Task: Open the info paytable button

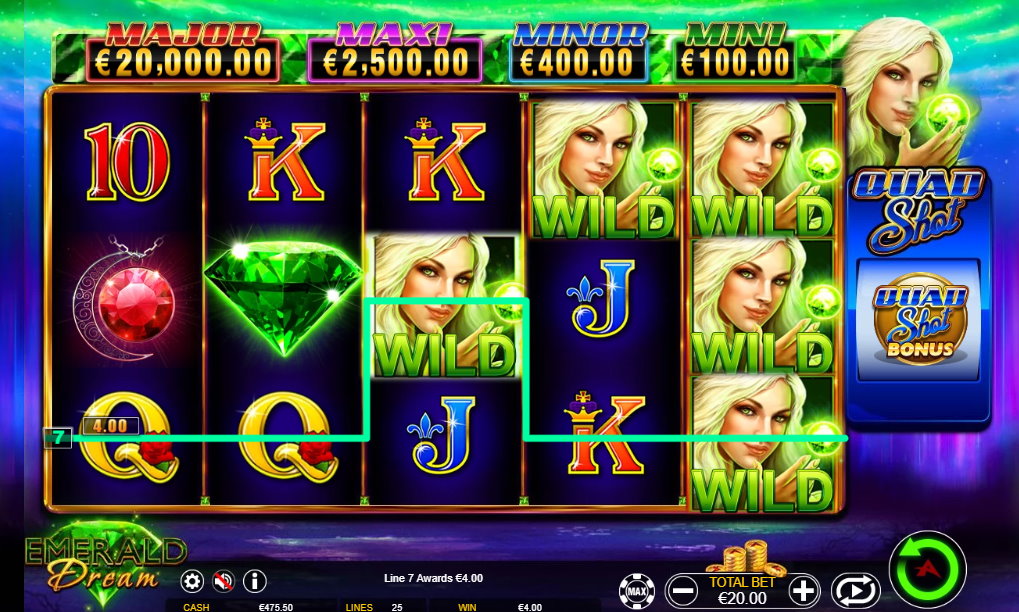Action: click(255, 580)
